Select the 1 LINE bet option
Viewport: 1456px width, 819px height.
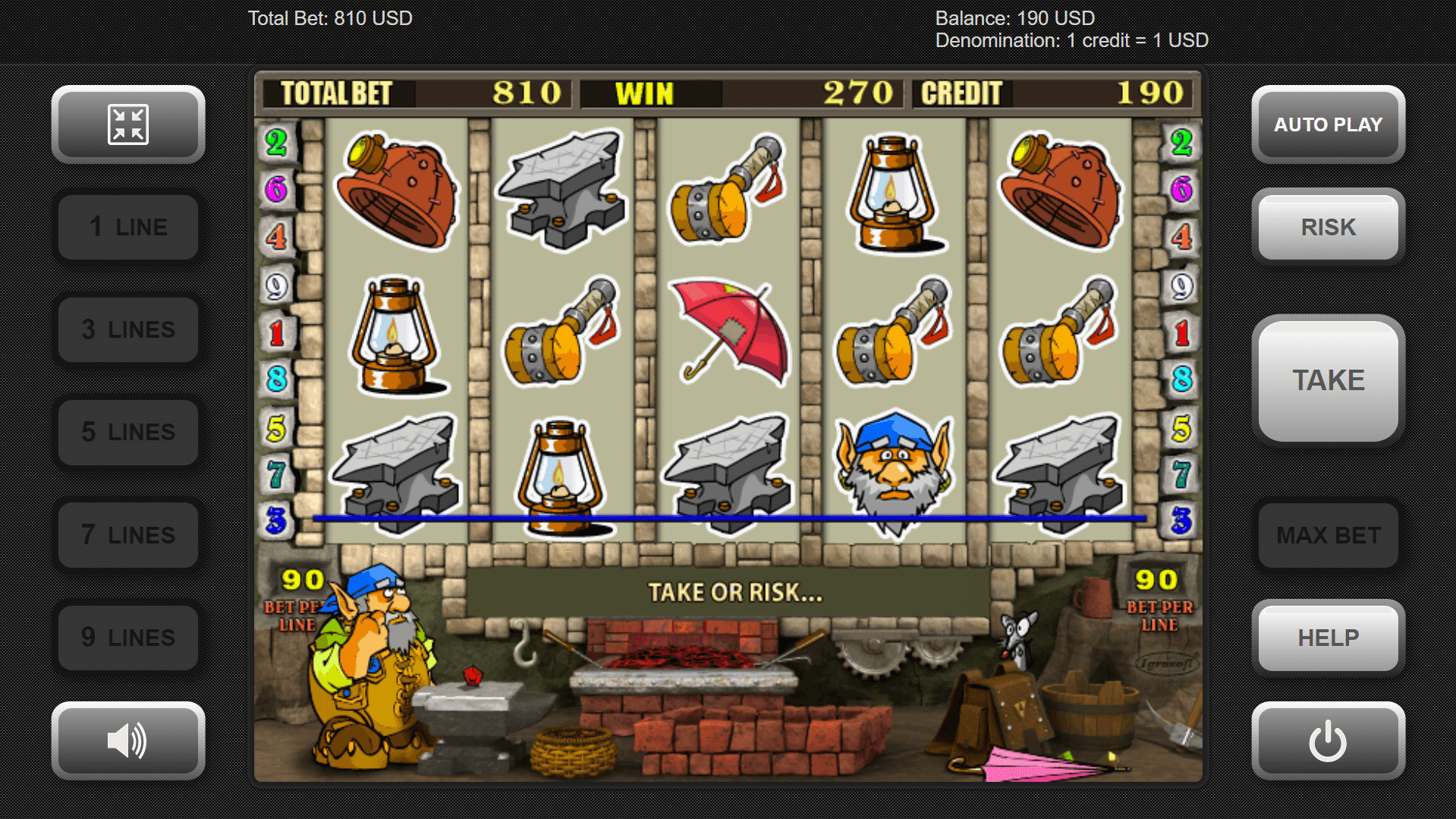pos(128,227)
